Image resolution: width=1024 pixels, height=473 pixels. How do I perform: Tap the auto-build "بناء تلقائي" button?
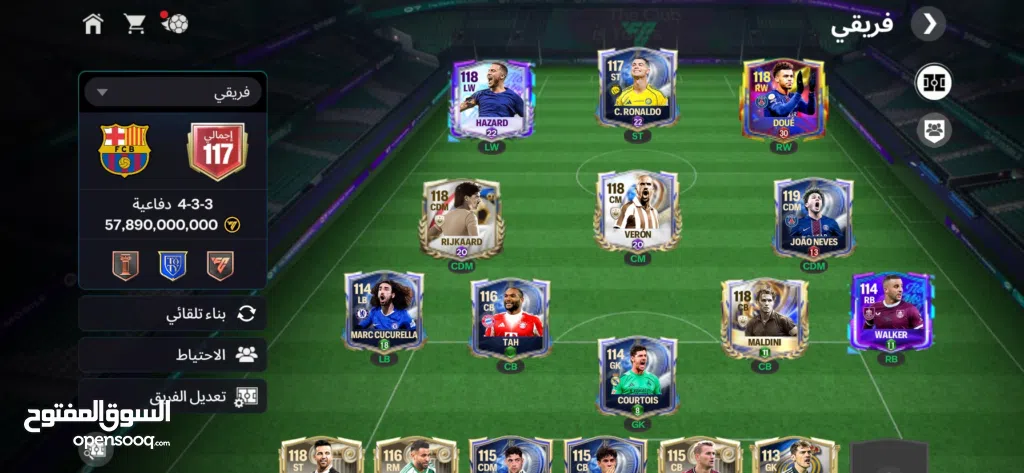point(173,313)
